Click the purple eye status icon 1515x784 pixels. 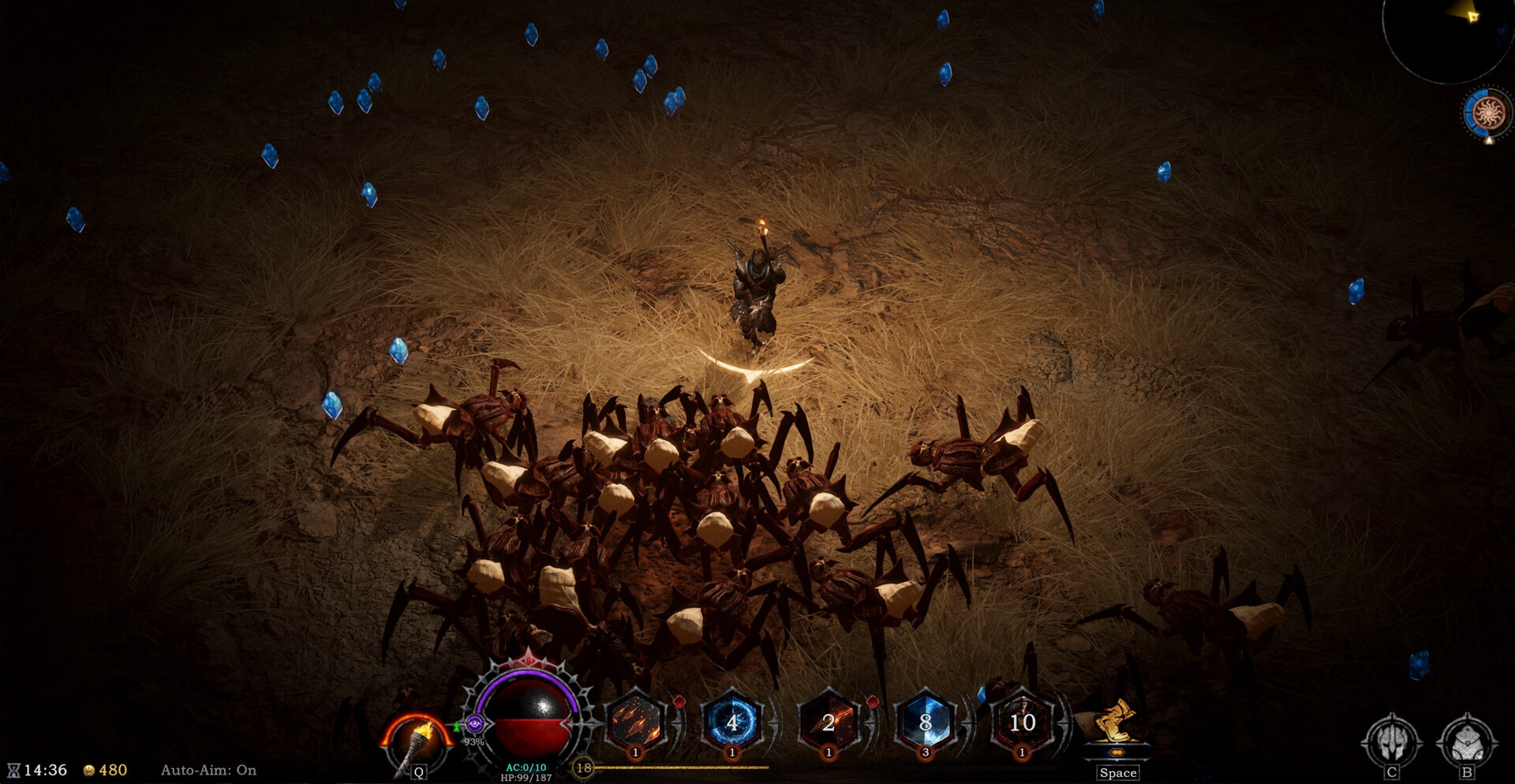click(474, 723)
